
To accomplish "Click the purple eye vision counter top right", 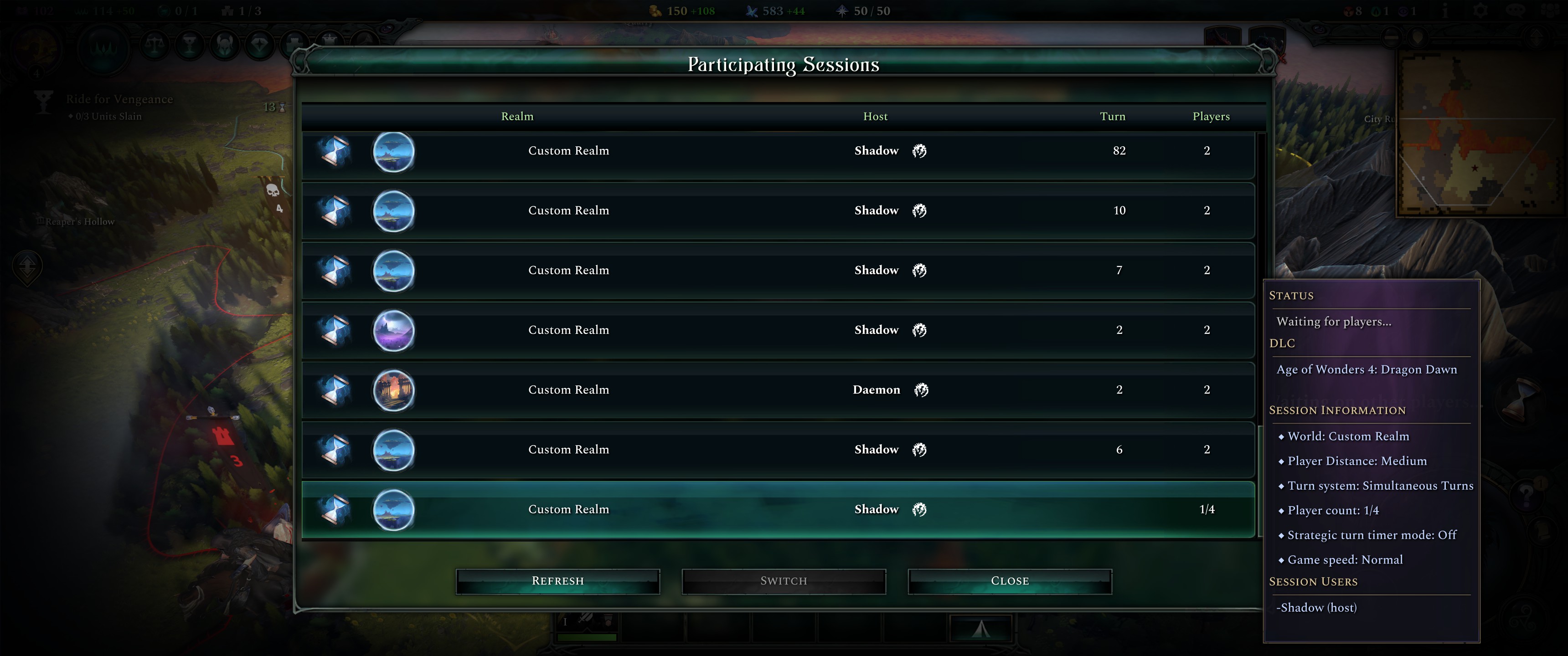I will click(x=1403, y=10).
